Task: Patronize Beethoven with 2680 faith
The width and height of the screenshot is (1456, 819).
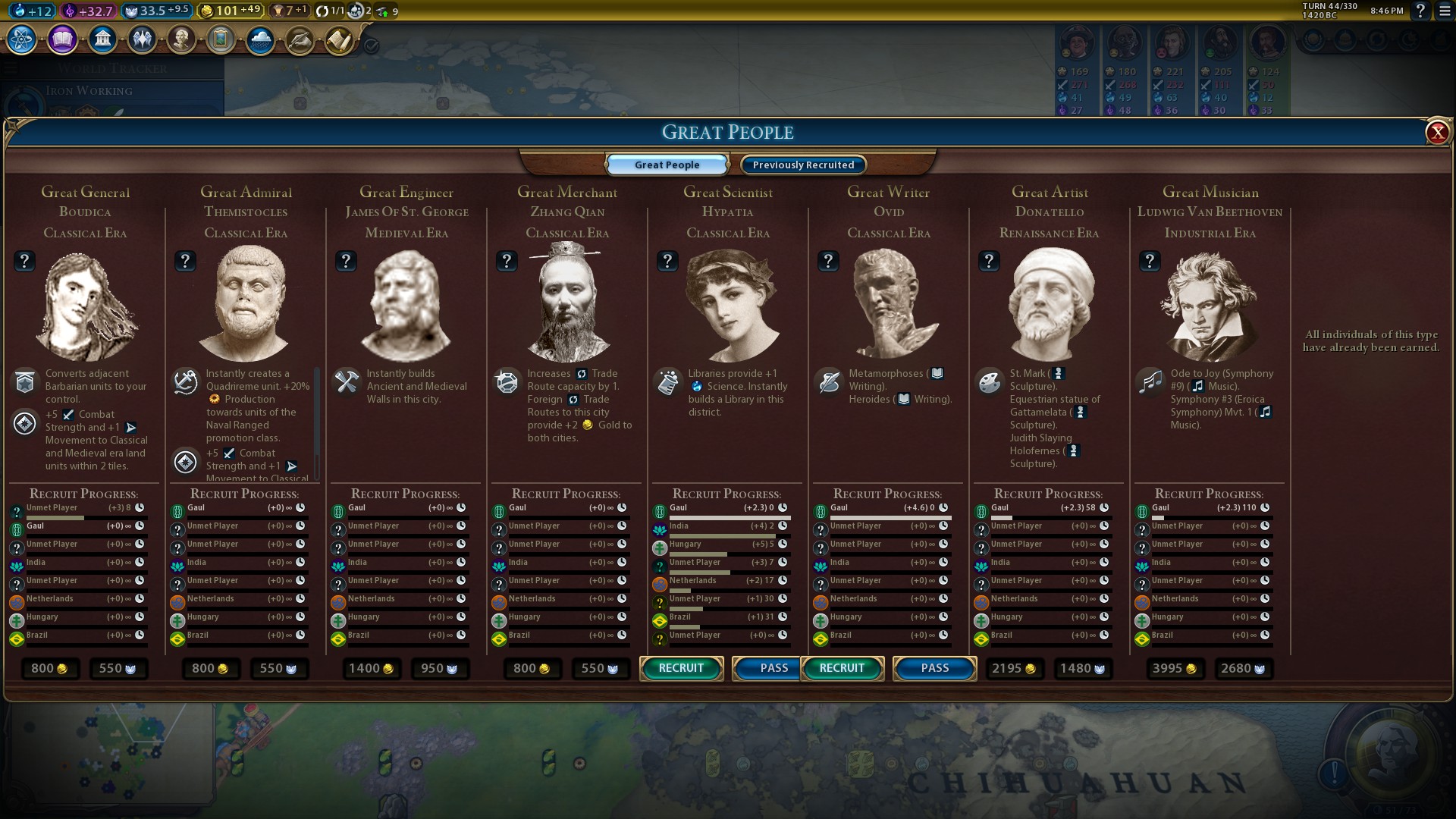Action: click(x=1243, y=669)
